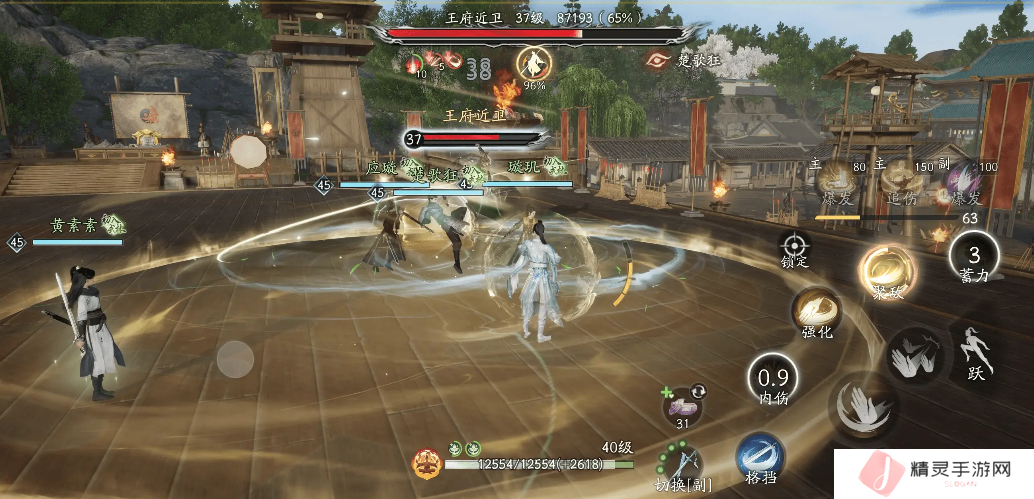This screenshot has width=1034, height=499.
Task: Open the player avatar portrait icon
Action: point(427,463)
